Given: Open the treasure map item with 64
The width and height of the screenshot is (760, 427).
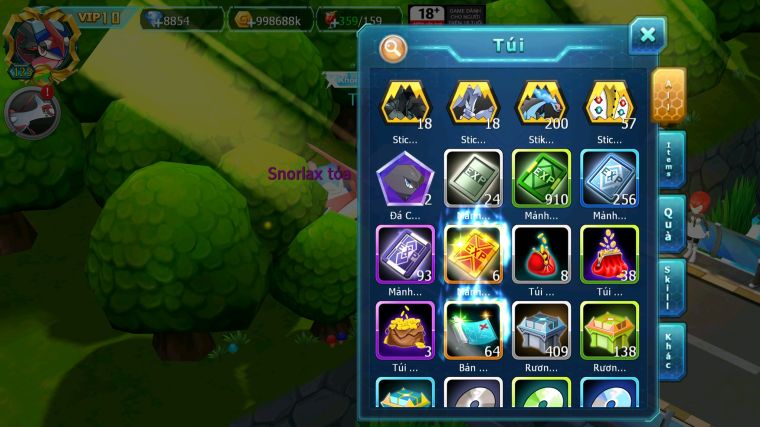Looking at the screenshot, I should (x=473, y=330).
